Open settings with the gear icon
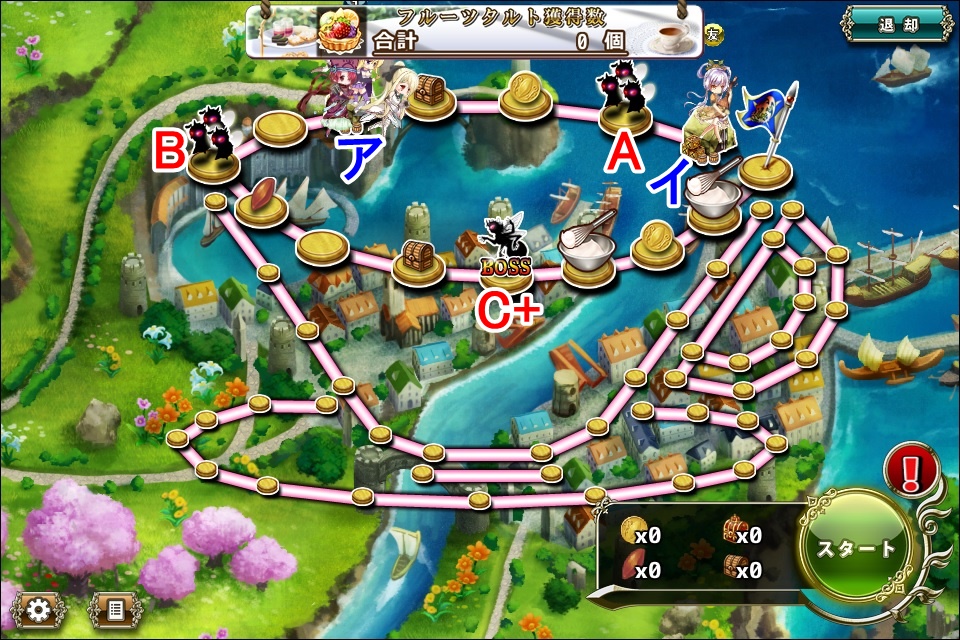The width and height of the screenshot is (960, 640). (40, 609)
